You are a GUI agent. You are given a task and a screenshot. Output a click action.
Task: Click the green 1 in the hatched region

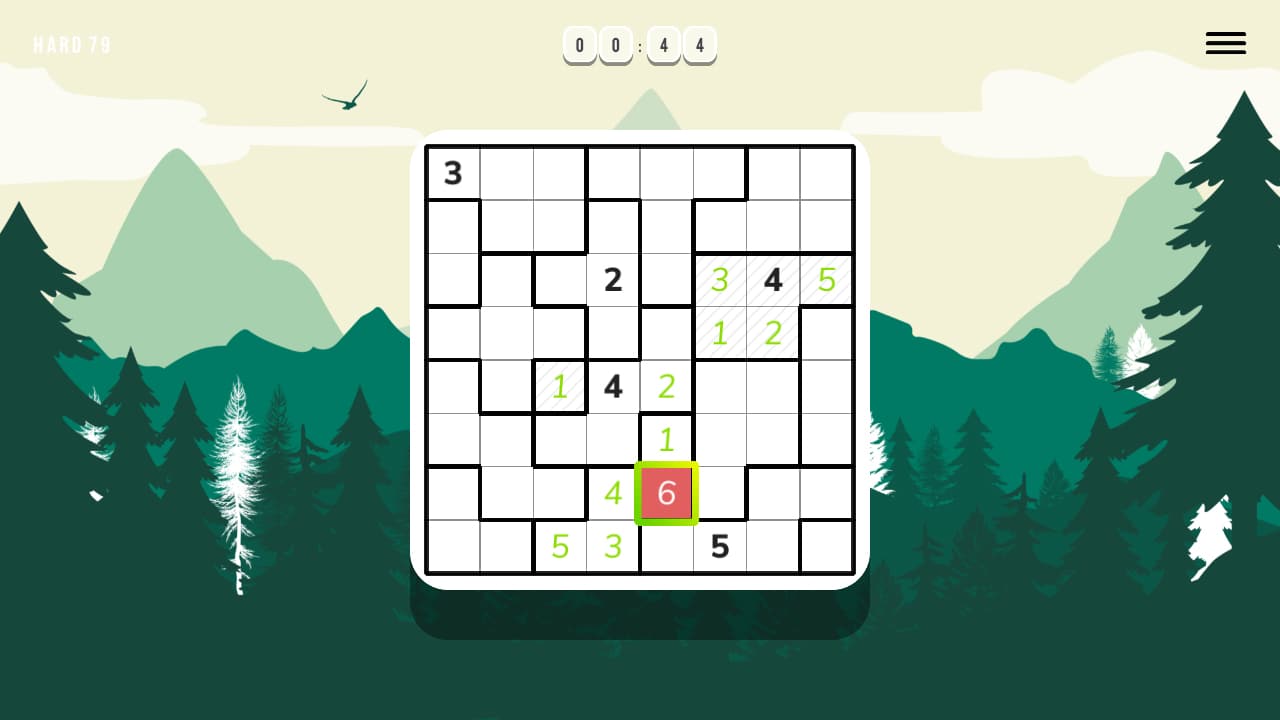coord(719,333)
